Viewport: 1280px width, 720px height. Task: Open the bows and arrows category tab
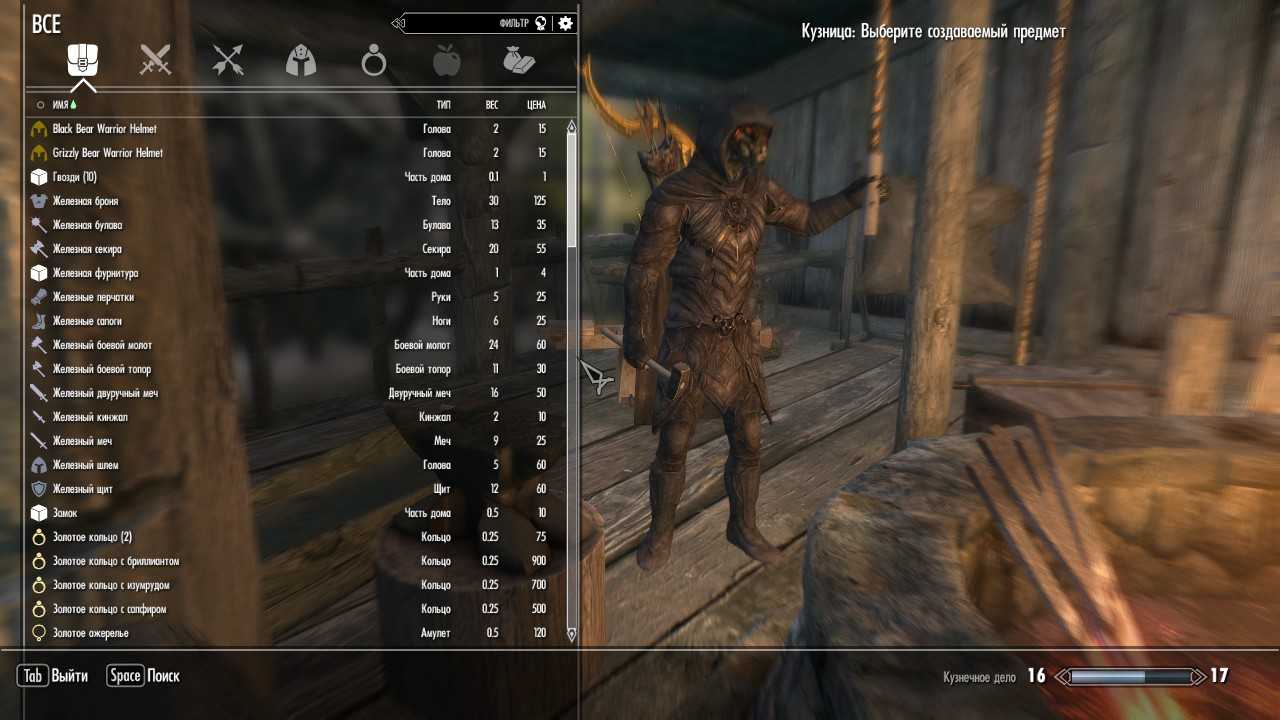[228, 61]
